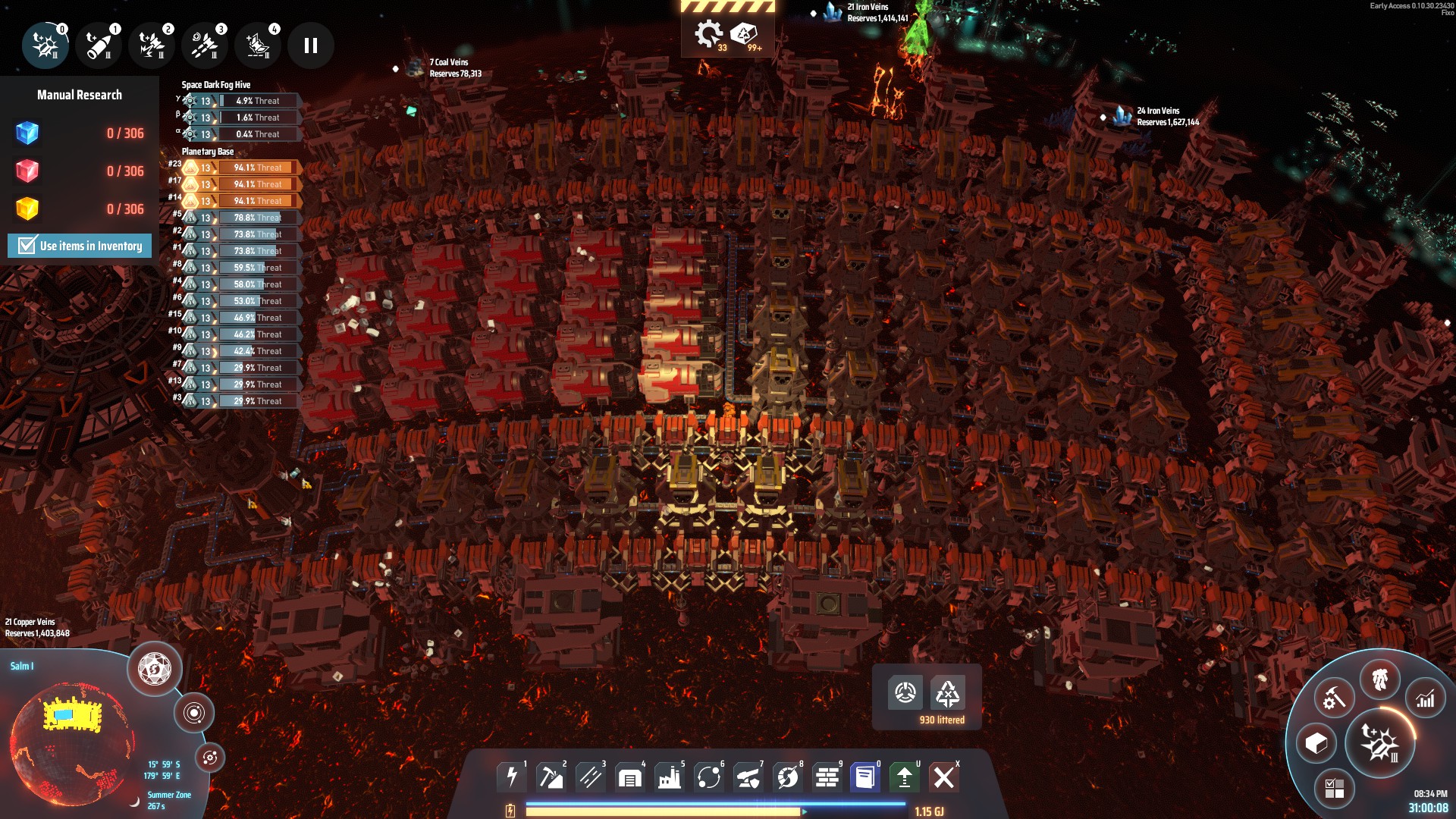Click the recycle litter icon above 930 littered
This screenshot has height=819, width=1456.
[948, 692]
